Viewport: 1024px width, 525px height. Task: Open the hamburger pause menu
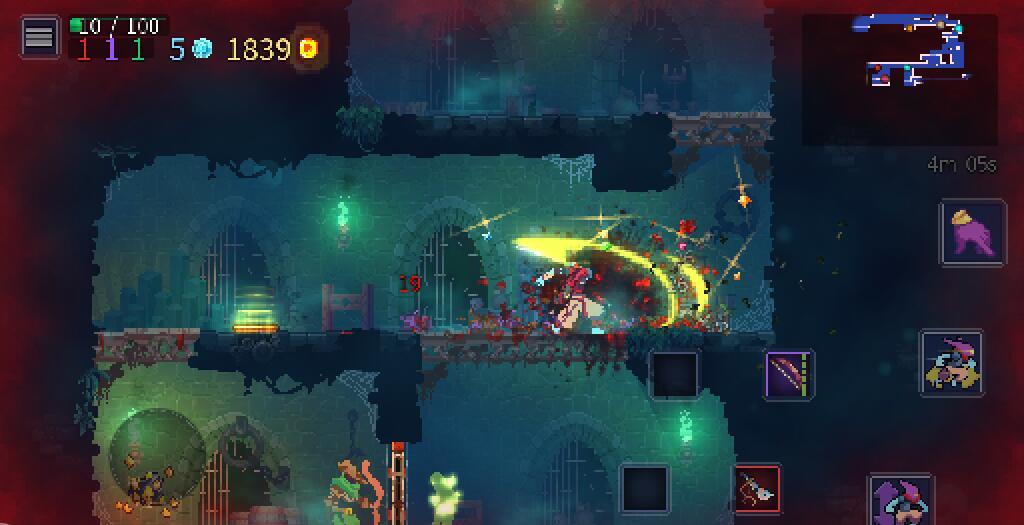pyautogui.click(x=39, y=38)
